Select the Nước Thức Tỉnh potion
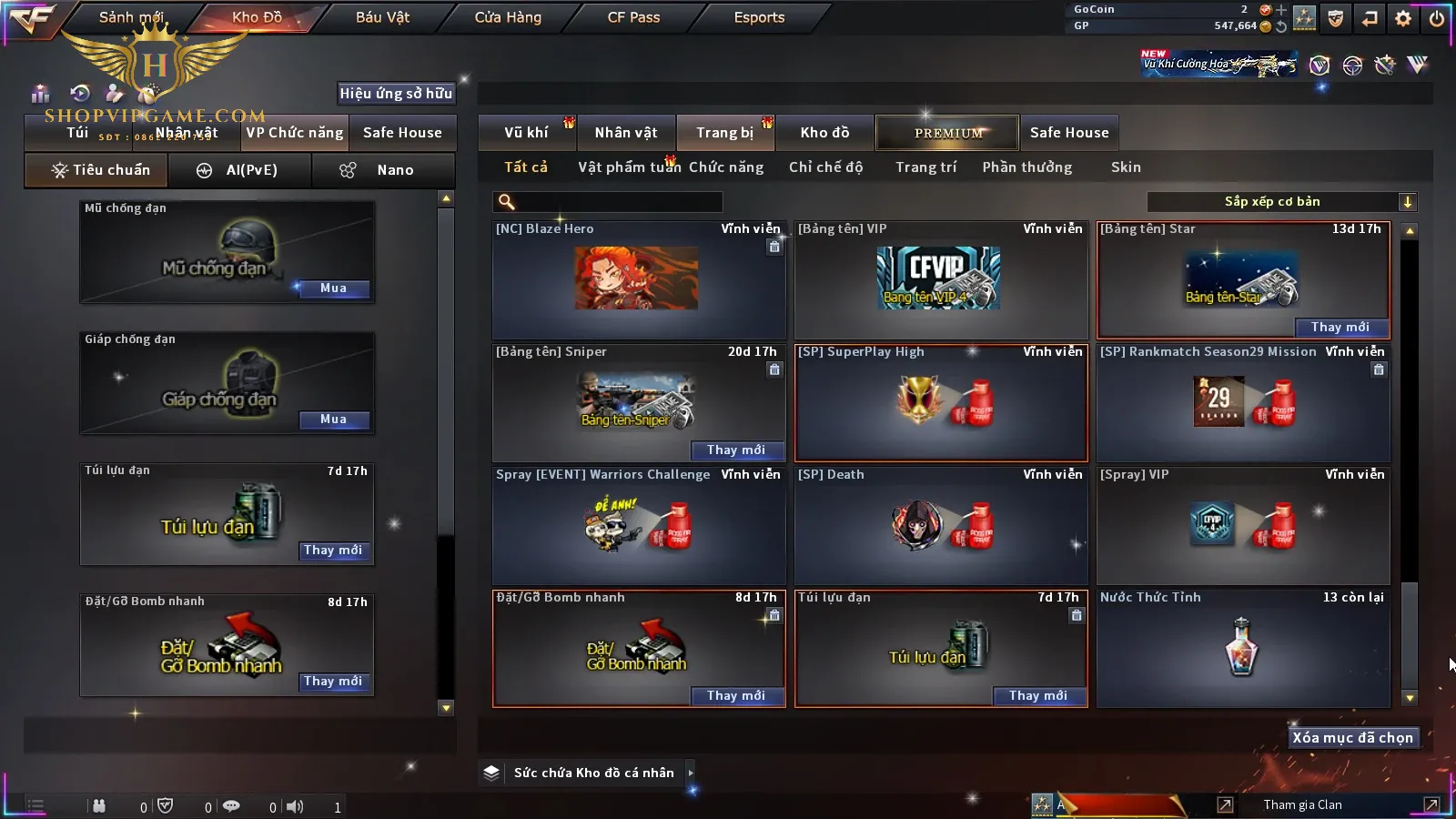Image resolution: width=1456 pixels, height=819 pixels. tap(1242, 647)
